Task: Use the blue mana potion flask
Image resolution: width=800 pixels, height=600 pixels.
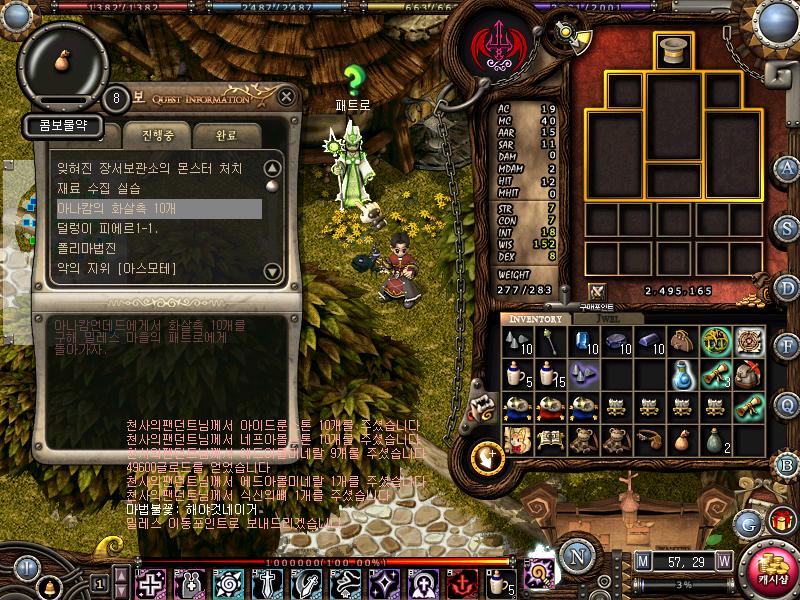Action: [683, 375]
